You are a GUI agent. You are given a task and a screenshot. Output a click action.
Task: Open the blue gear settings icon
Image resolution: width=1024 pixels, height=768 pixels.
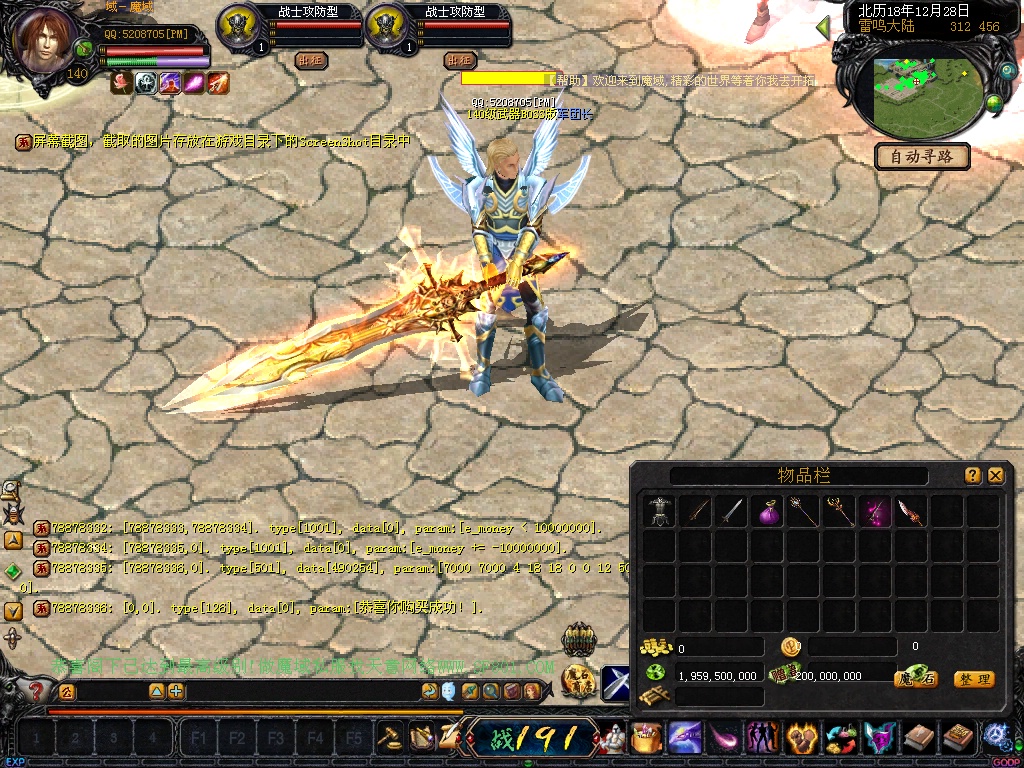996,738
